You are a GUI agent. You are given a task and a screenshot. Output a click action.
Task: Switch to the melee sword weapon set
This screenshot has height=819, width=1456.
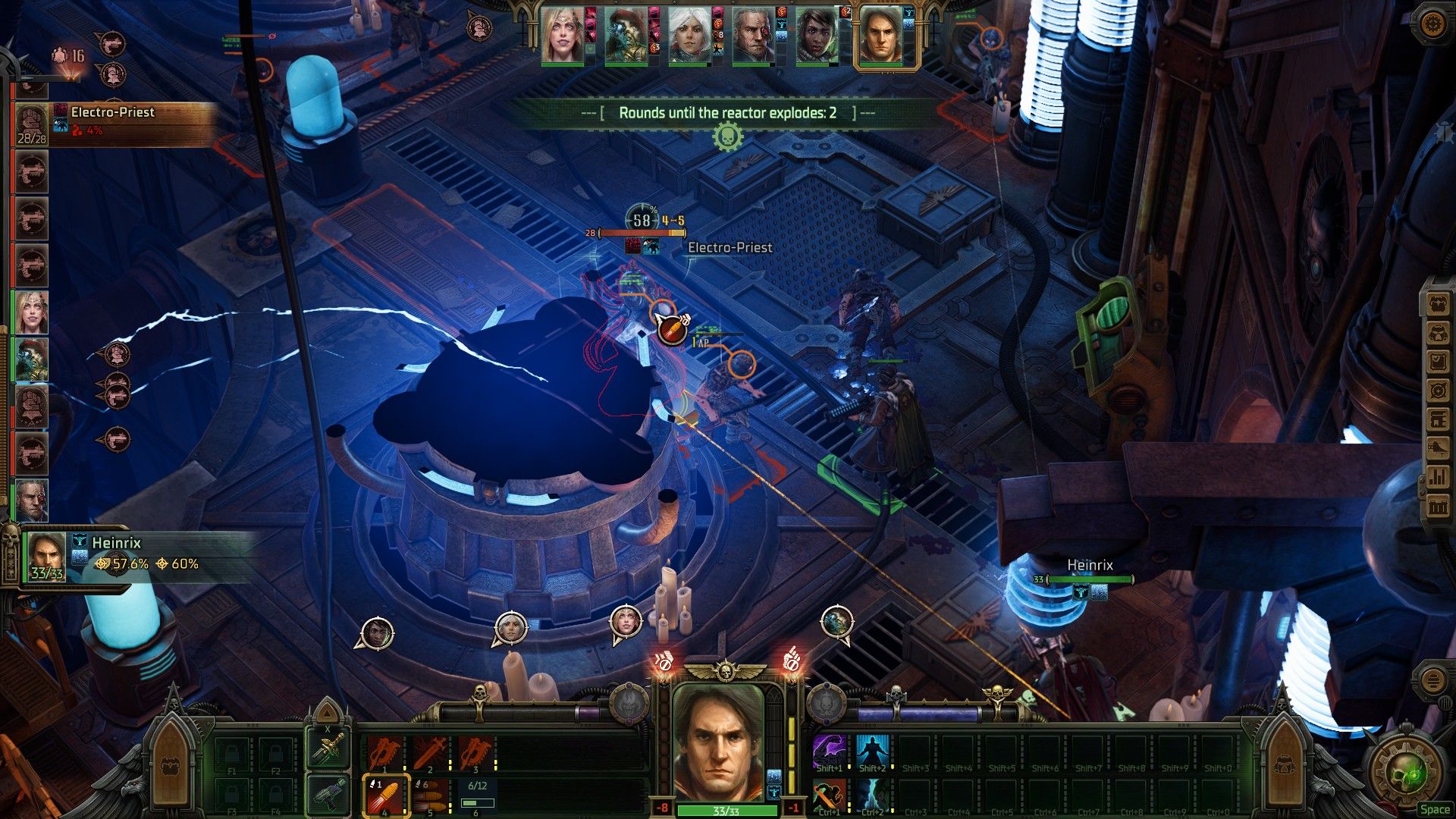pos(328,748)
